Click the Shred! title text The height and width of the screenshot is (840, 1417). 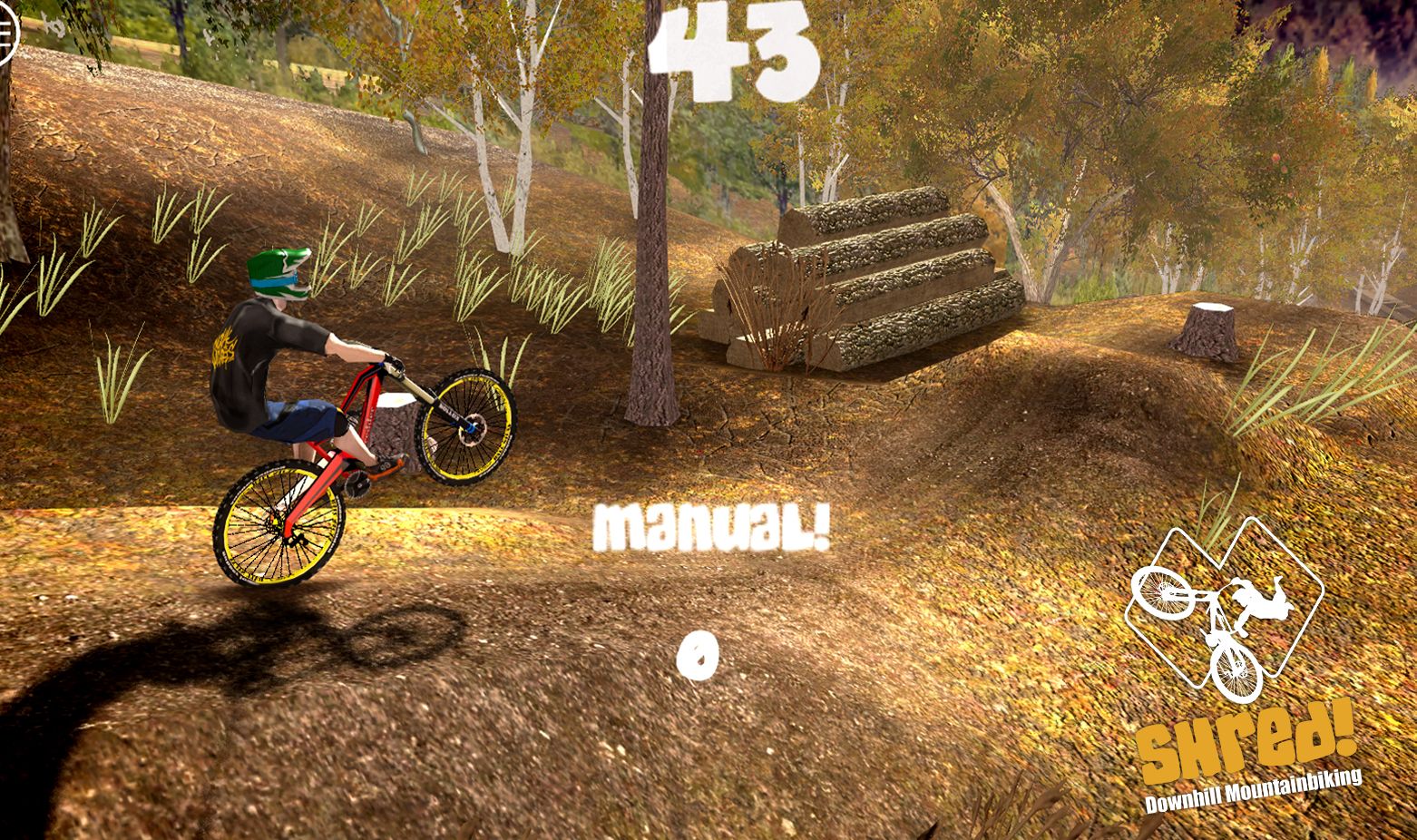click(x=1246, y=744)
